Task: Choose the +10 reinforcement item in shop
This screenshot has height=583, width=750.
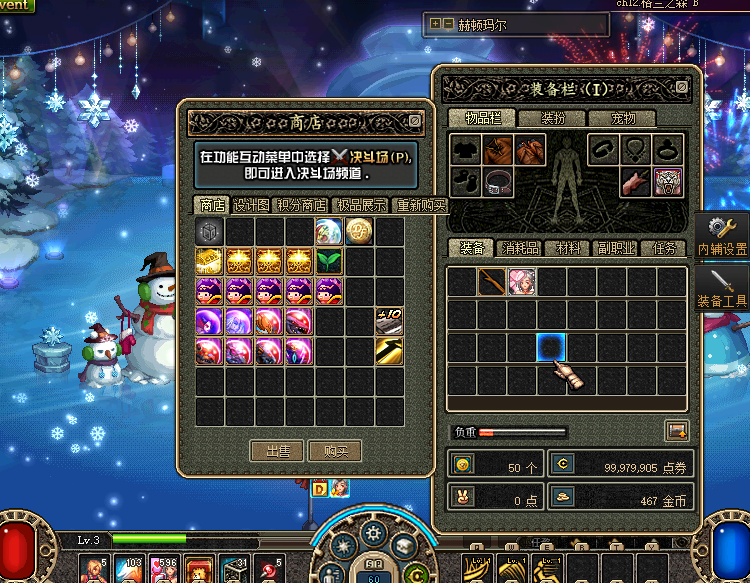Action: [389, 321]
